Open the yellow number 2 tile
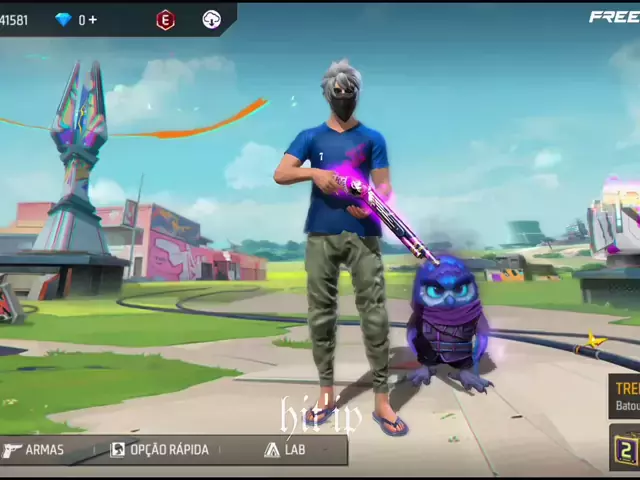Viewport: 640px width, 480px height. [626, 449]
